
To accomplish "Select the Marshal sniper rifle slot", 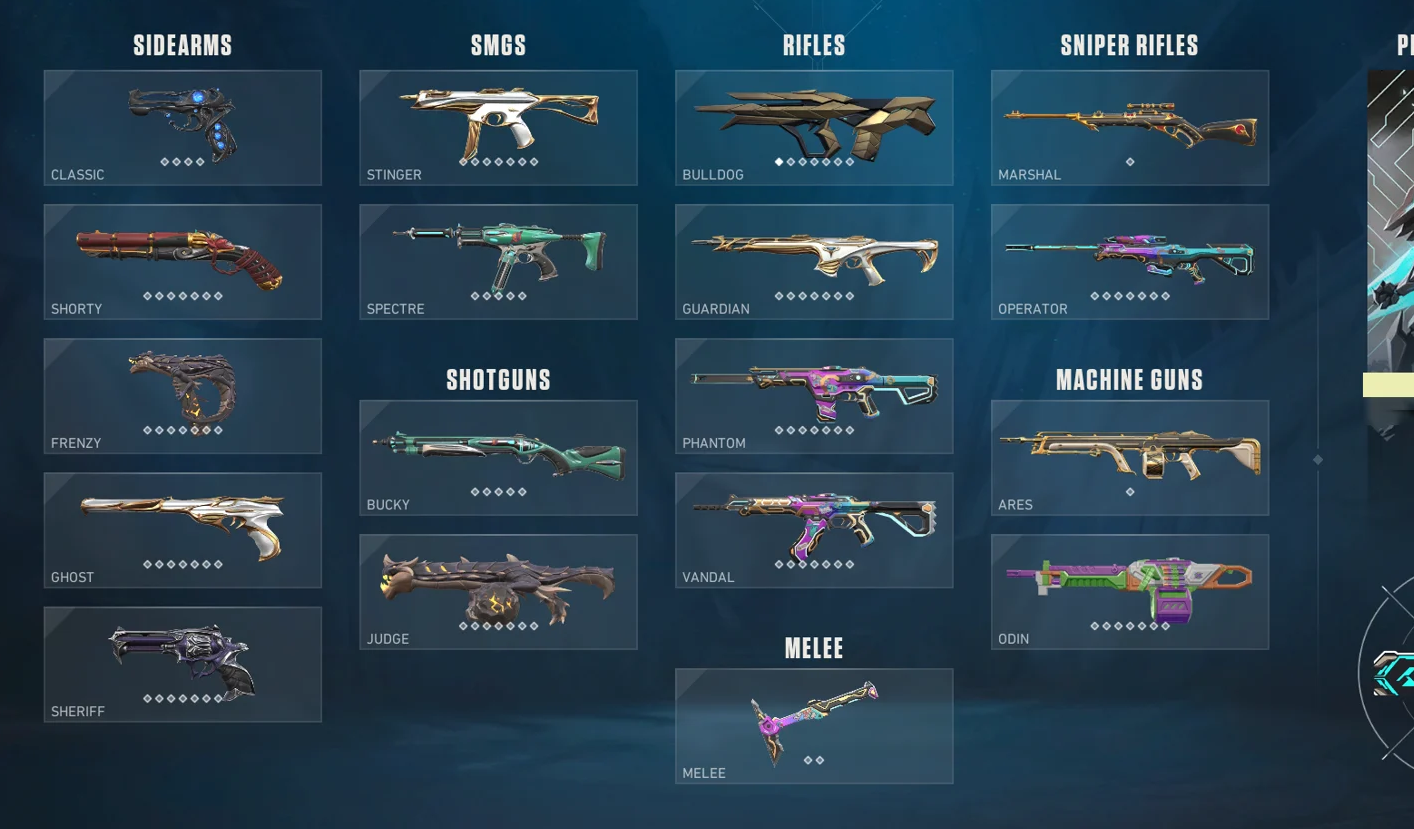I will coord(1130,127).
